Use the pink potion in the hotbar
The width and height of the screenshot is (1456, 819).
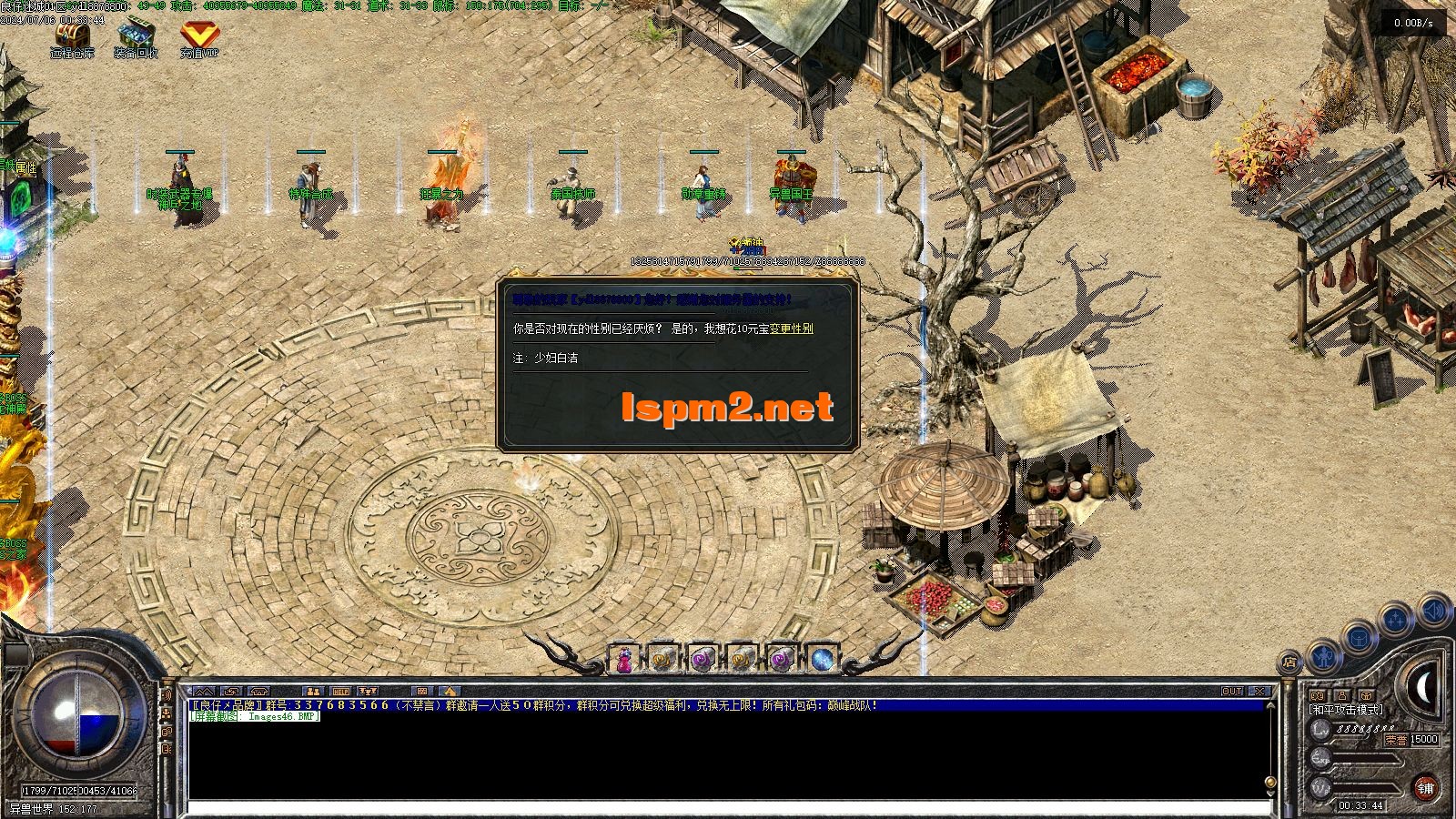[x=624, y=659]
